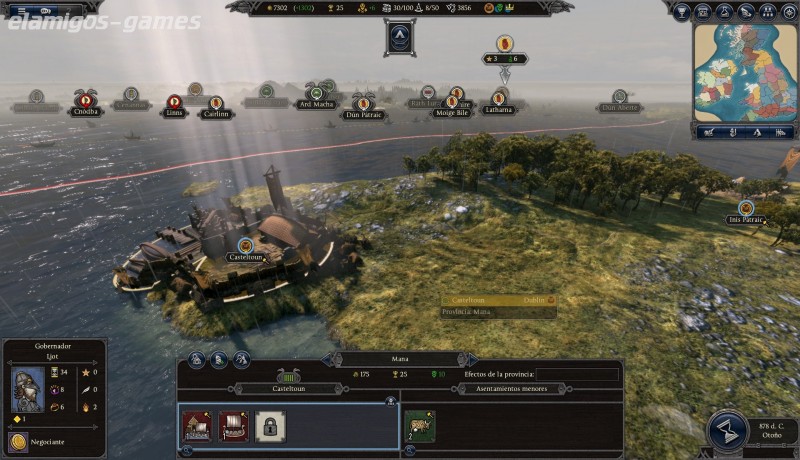Click the Casteltoun settlement label on the map
This screenshot has width=800, height=460.
pyautogui.click(x=244, y=256)
